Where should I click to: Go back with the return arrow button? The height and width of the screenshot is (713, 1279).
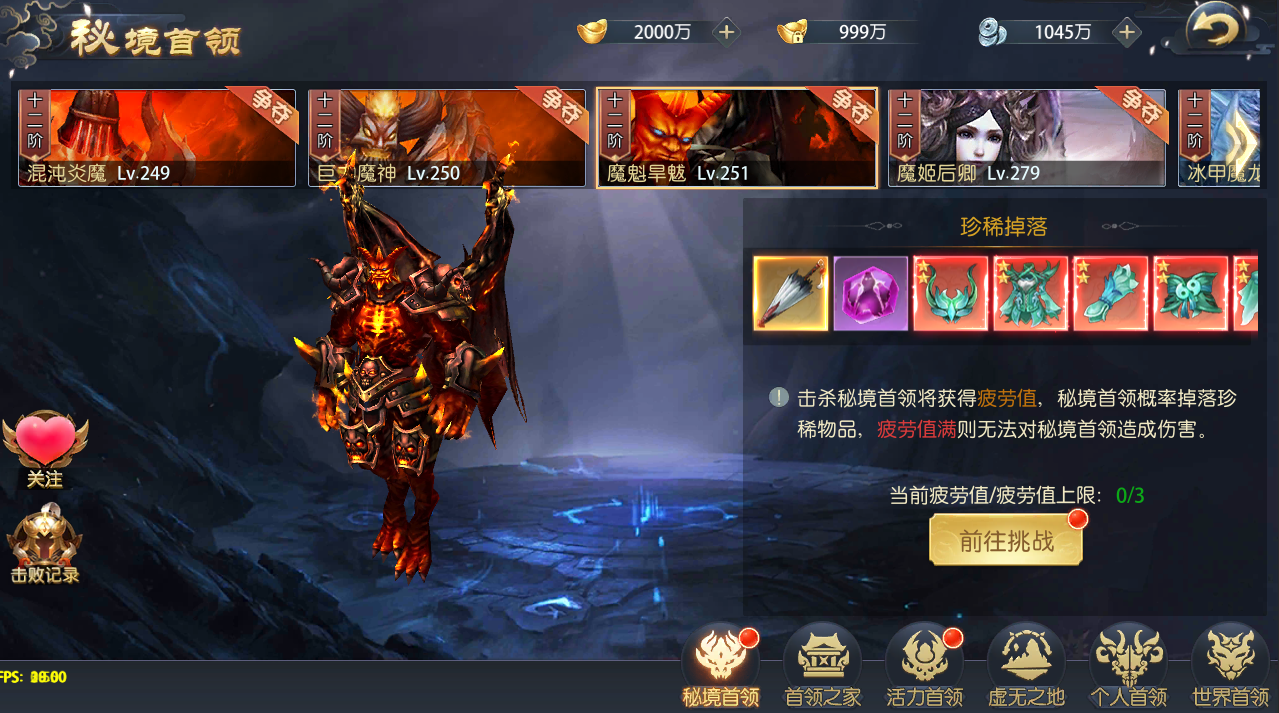pos(1215,30)
